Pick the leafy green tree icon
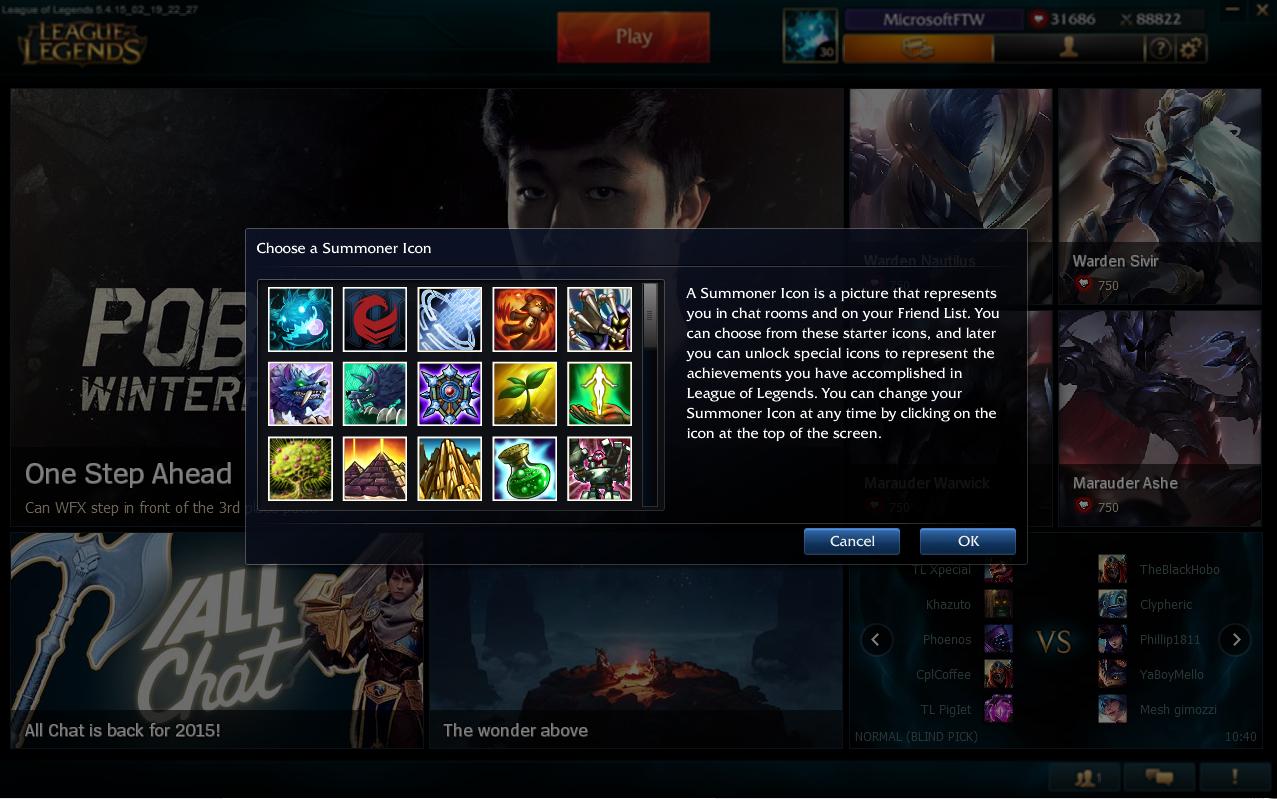Screen dimensions: 1277x799 click(300, 469)
